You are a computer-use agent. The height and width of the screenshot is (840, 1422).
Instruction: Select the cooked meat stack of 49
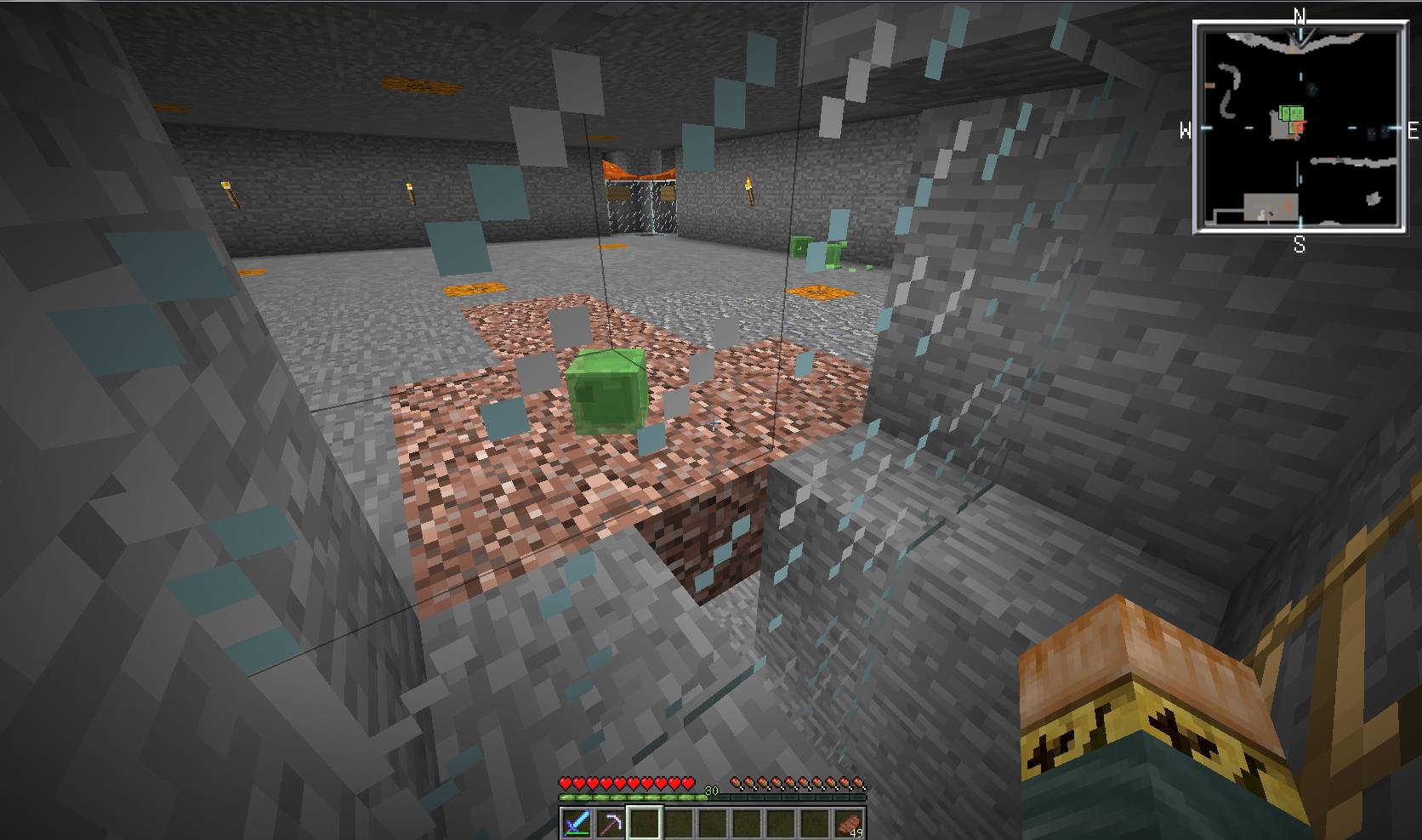848,823
